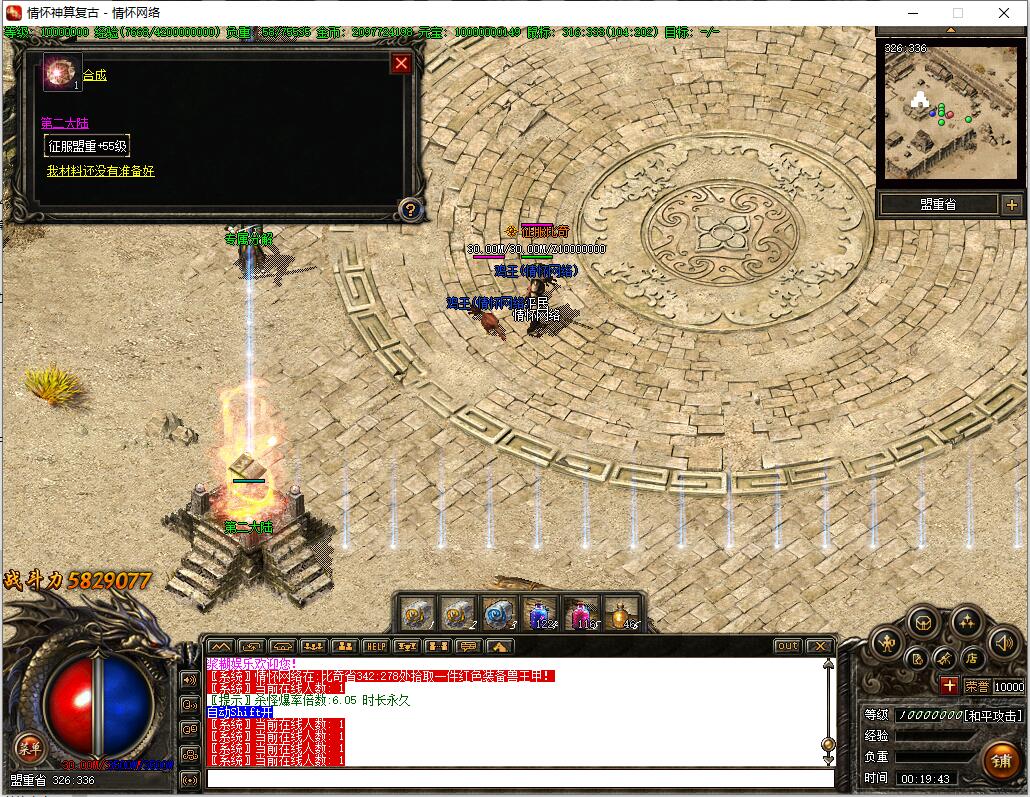Click the HELP button above the chat
The height and width of the screenshot is (797, 1030).
375,646
